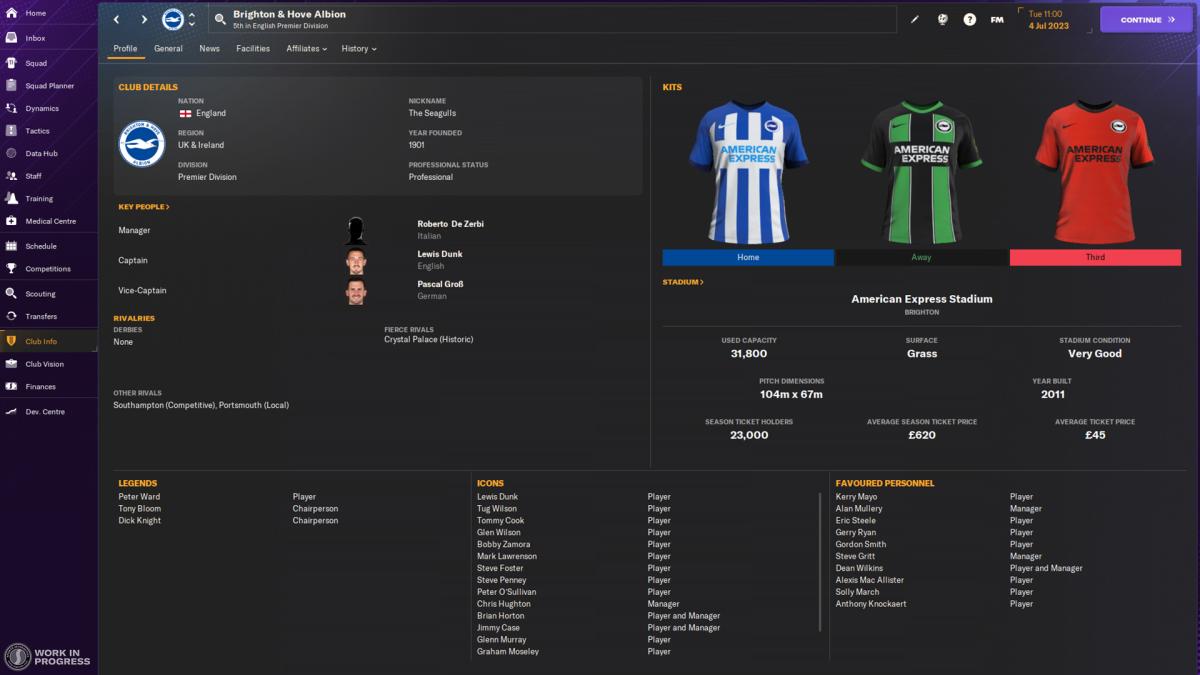Select the Third kit tab
This screenshot has width=1200, height=675.
point(1095,257)
